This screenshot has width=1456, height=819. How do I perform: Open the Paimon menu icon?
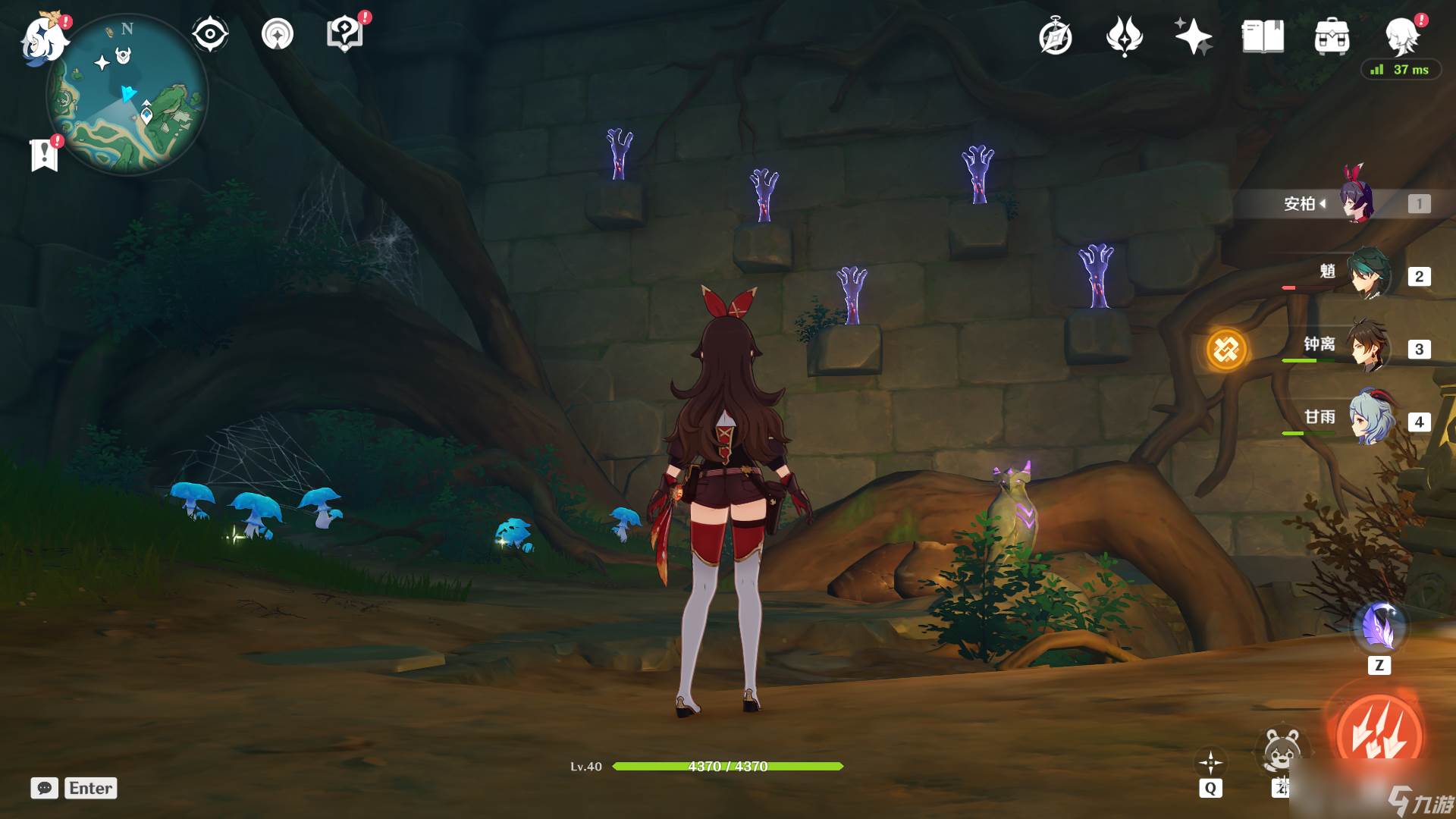pos(44,38)
